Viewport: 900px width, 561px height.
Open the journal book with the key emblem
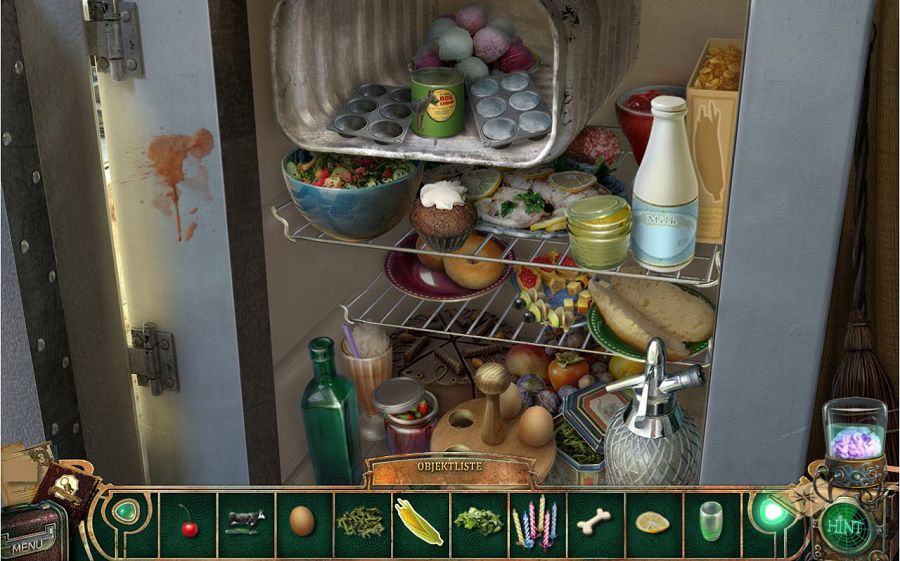[x=67, y=489]
